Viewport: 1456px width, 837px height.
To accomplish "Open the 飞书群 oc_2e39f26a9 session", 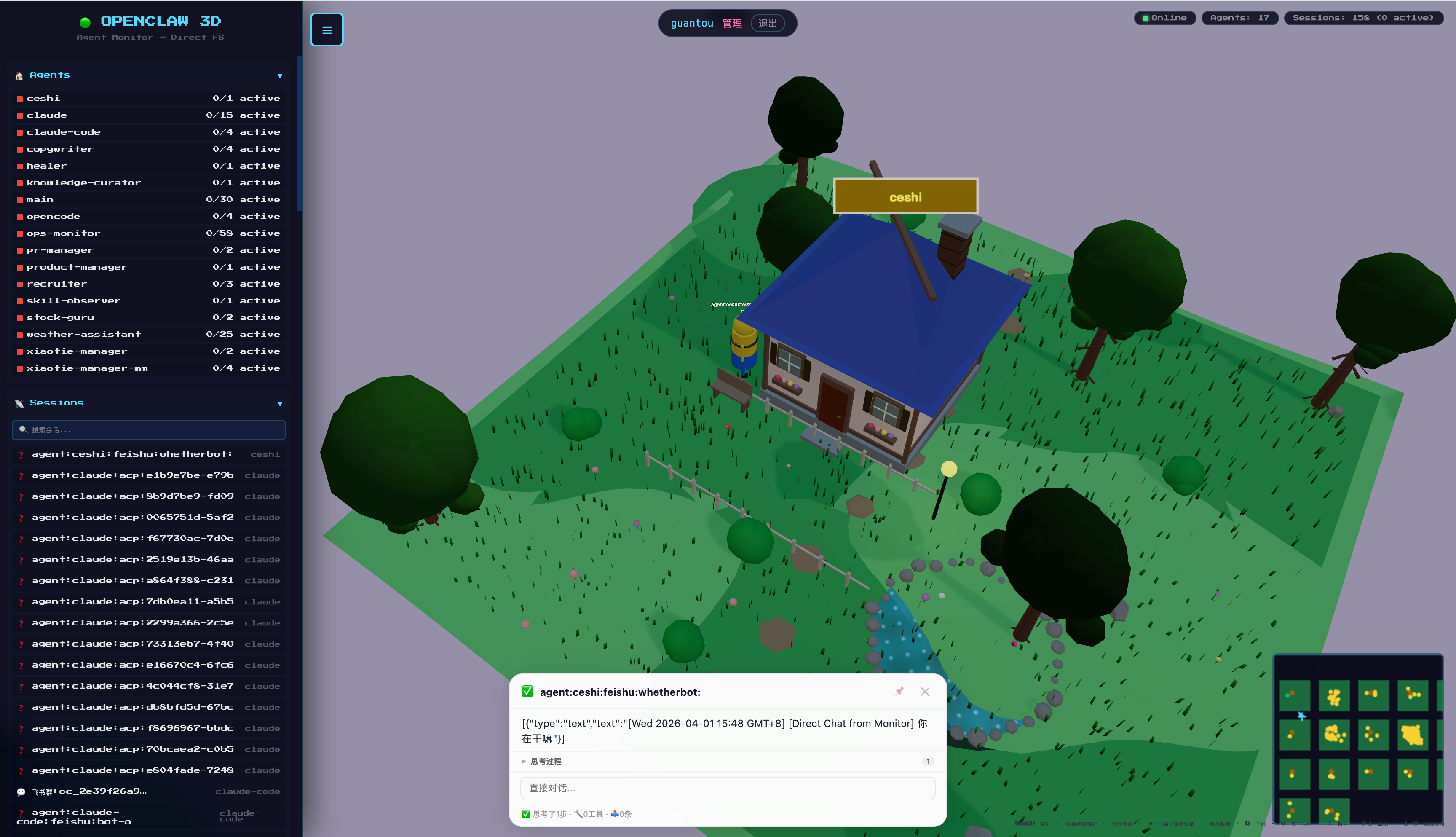I will [148, 791].
